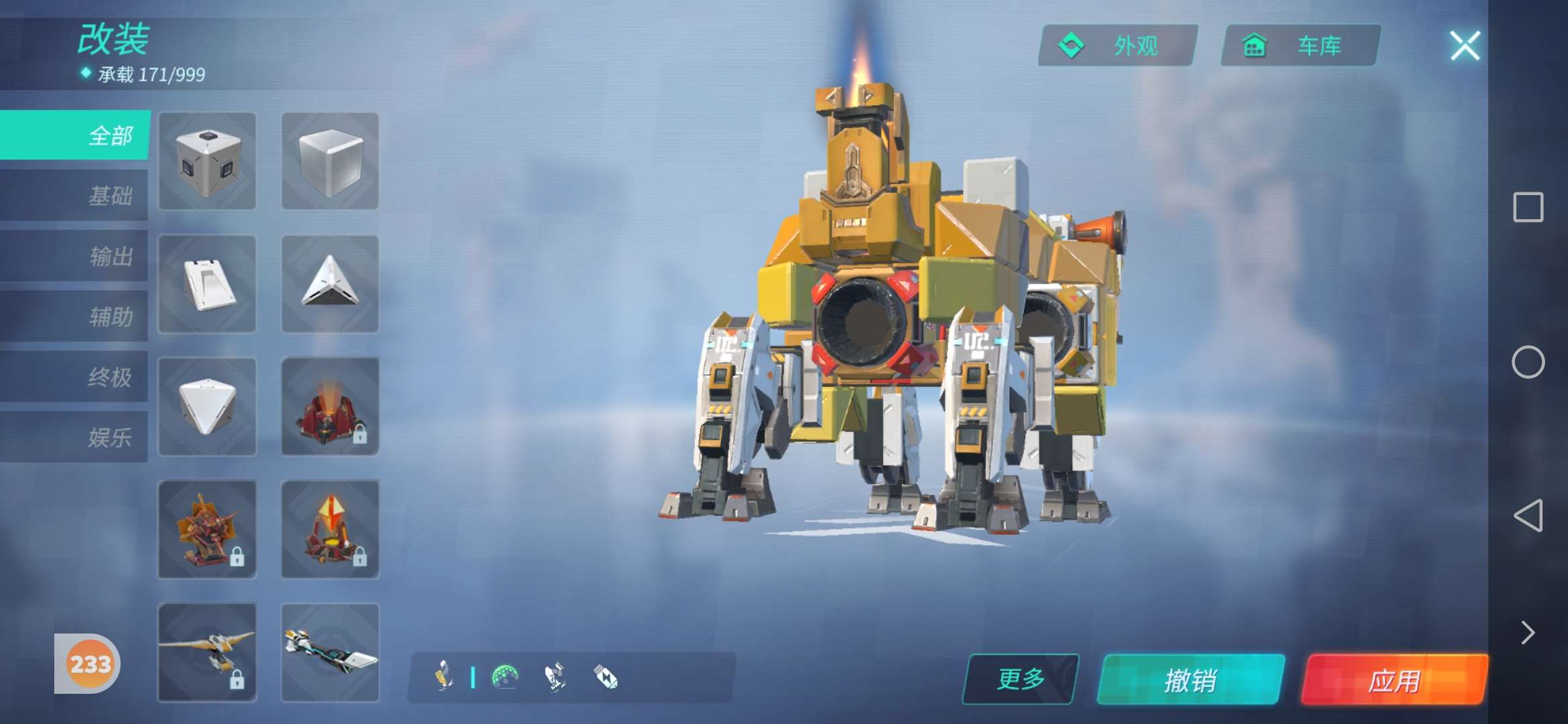This screenshot has width=1568, height=724.
Task: Choose the plain silver cube block
Action: coord(330,161)
